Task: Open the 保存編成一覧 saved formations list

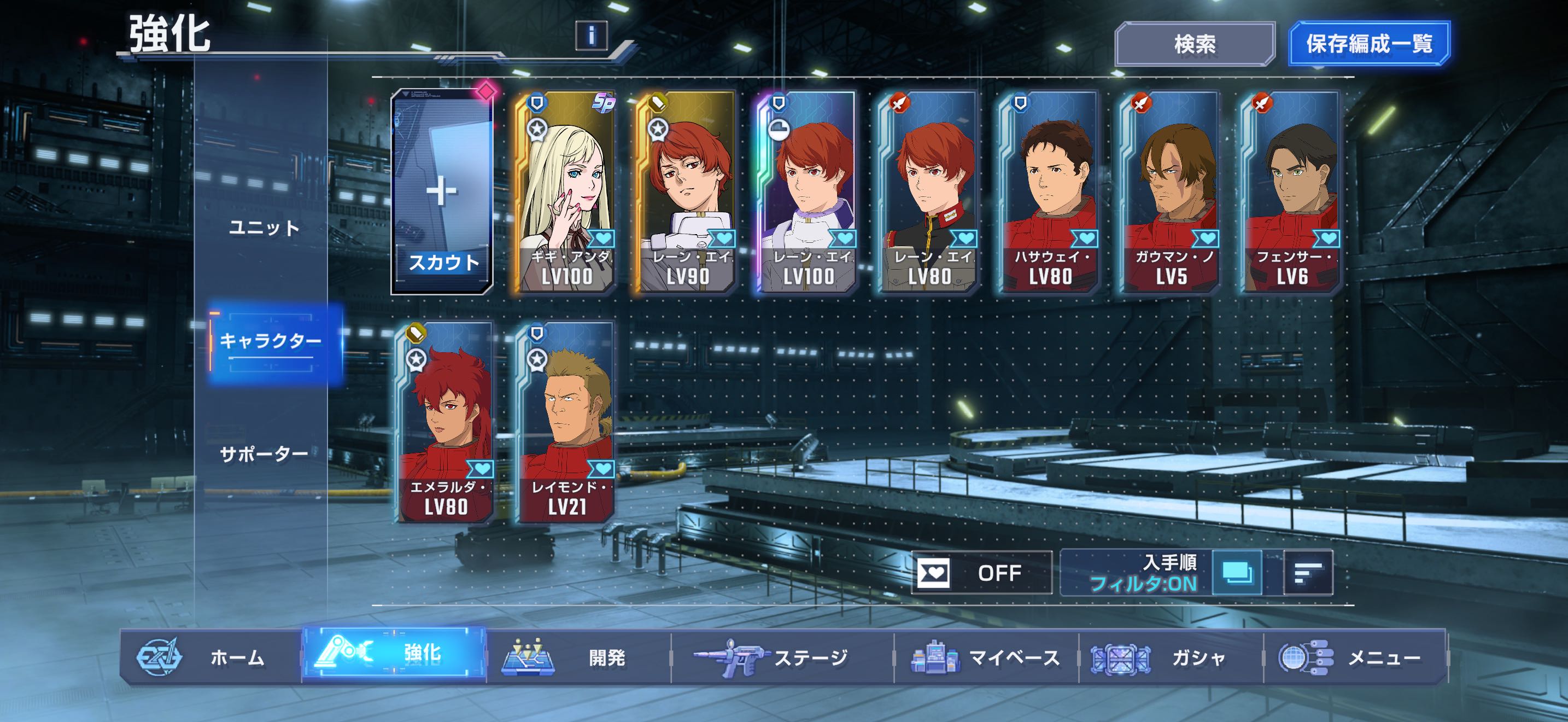Action: pyautogui.click(x=1369, y=44)
